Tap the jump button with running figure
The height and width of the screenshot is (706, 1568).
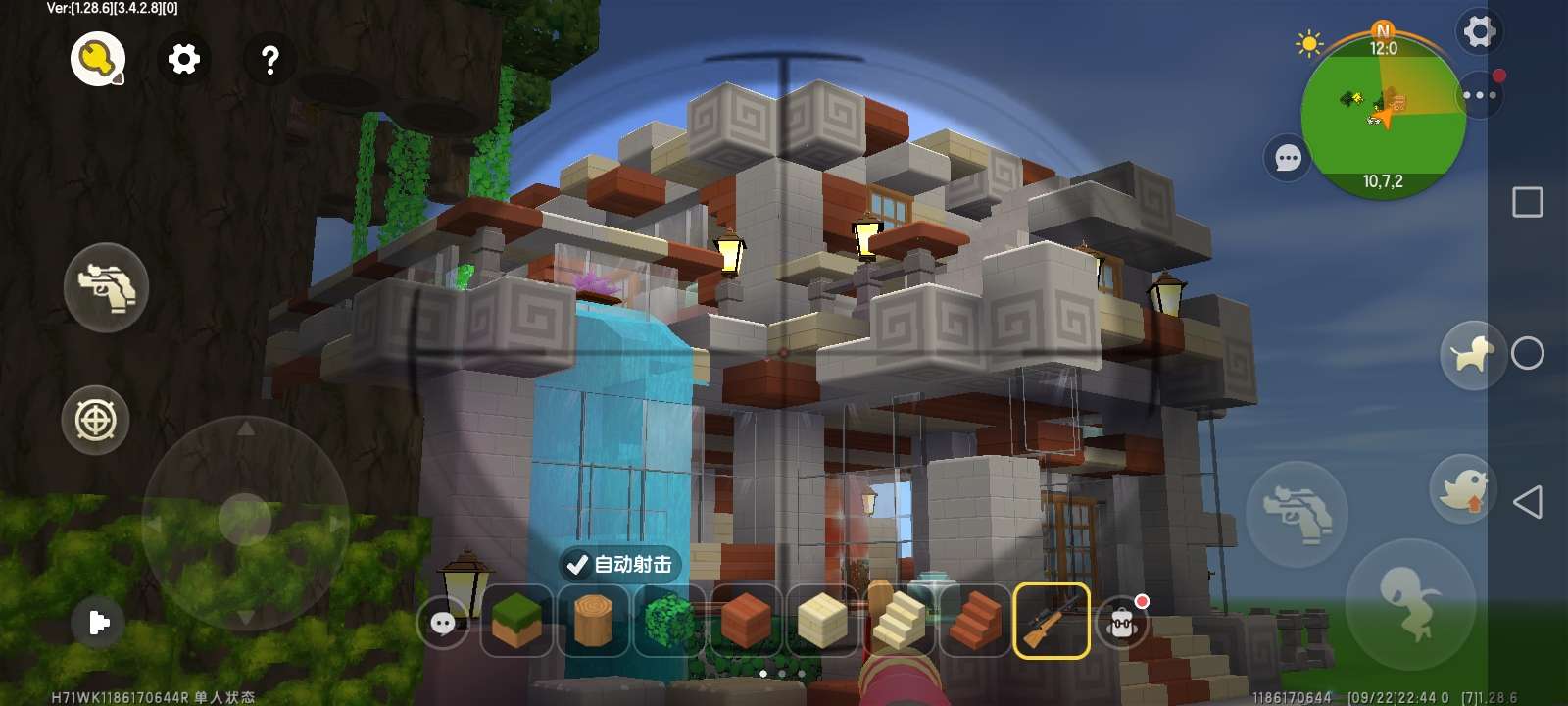(x=1409, y=603)
